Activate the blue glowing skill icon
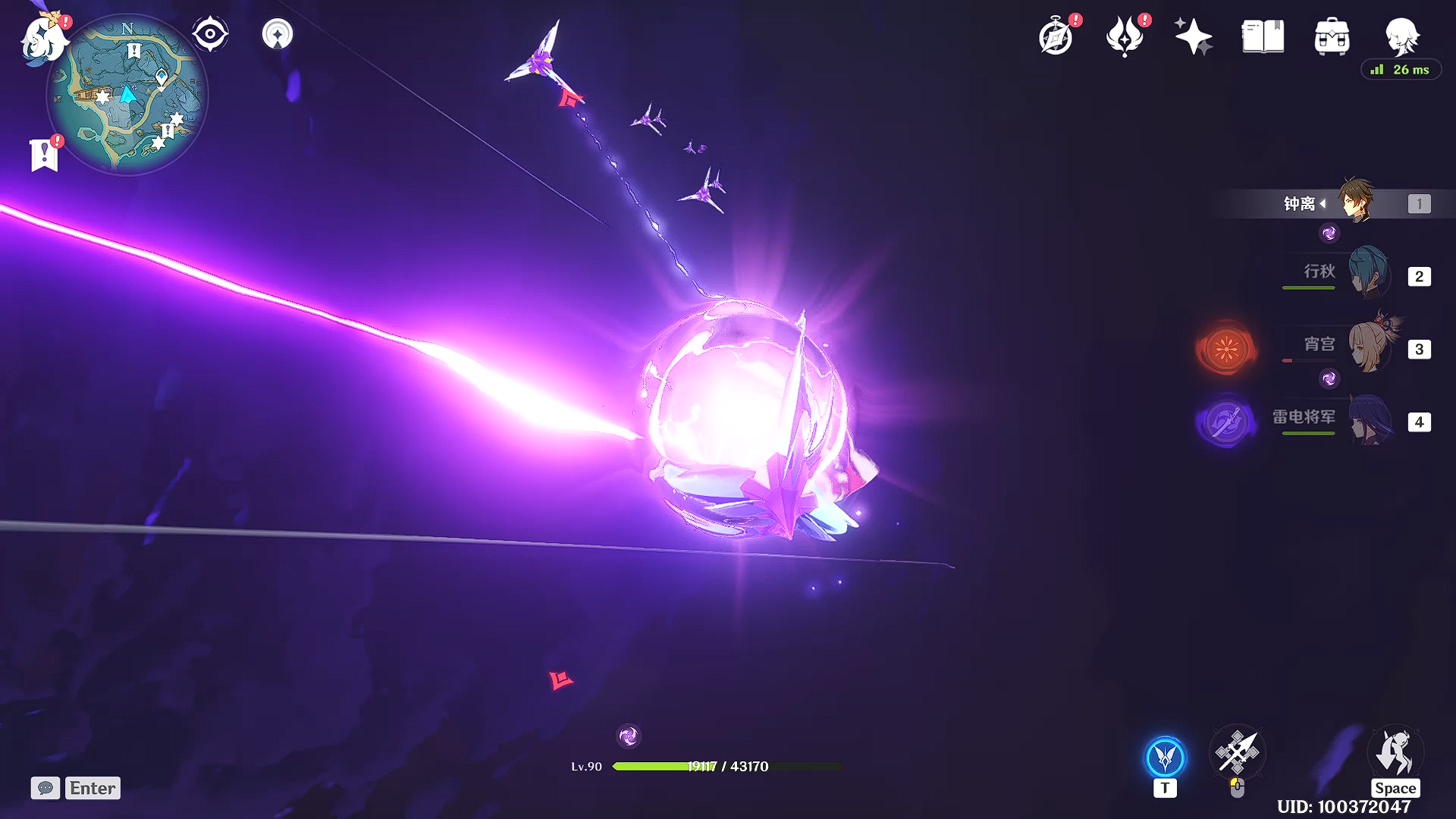 tap(1165, 757)
